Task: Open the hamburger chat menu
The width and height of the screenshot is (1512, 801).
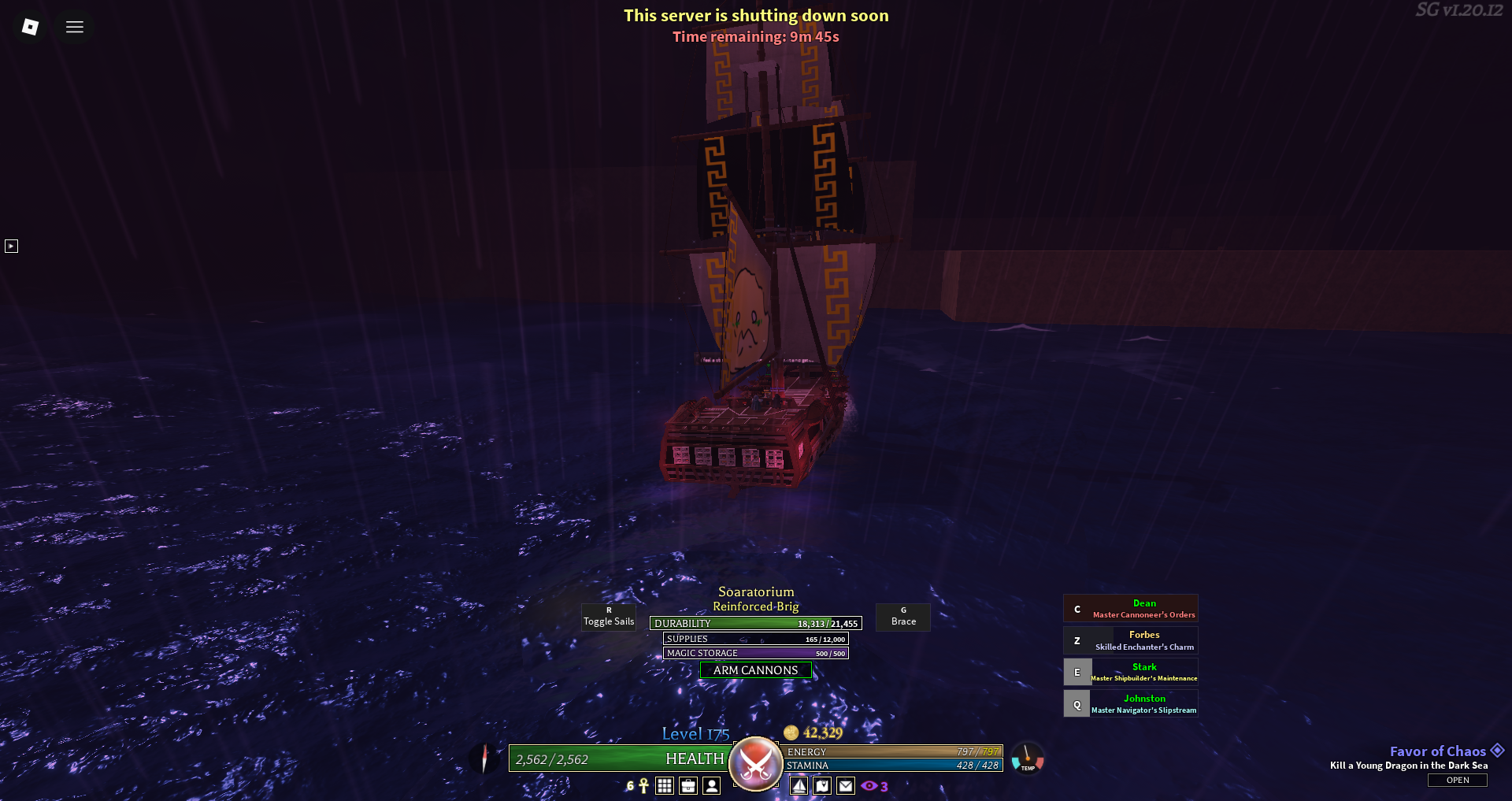Action: click(x=75, y=27)
